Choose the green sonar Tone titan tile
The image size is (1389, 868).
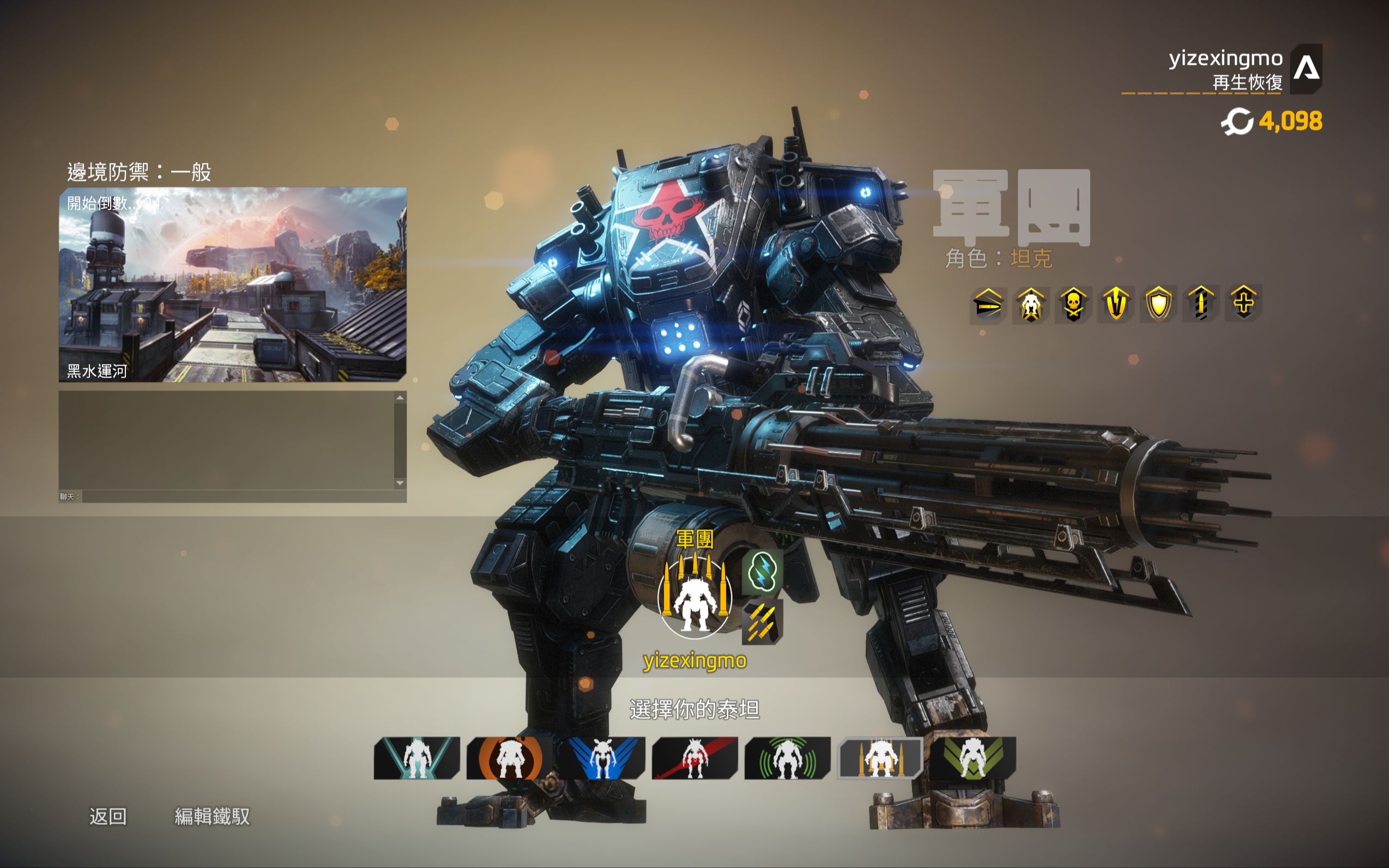788,758
